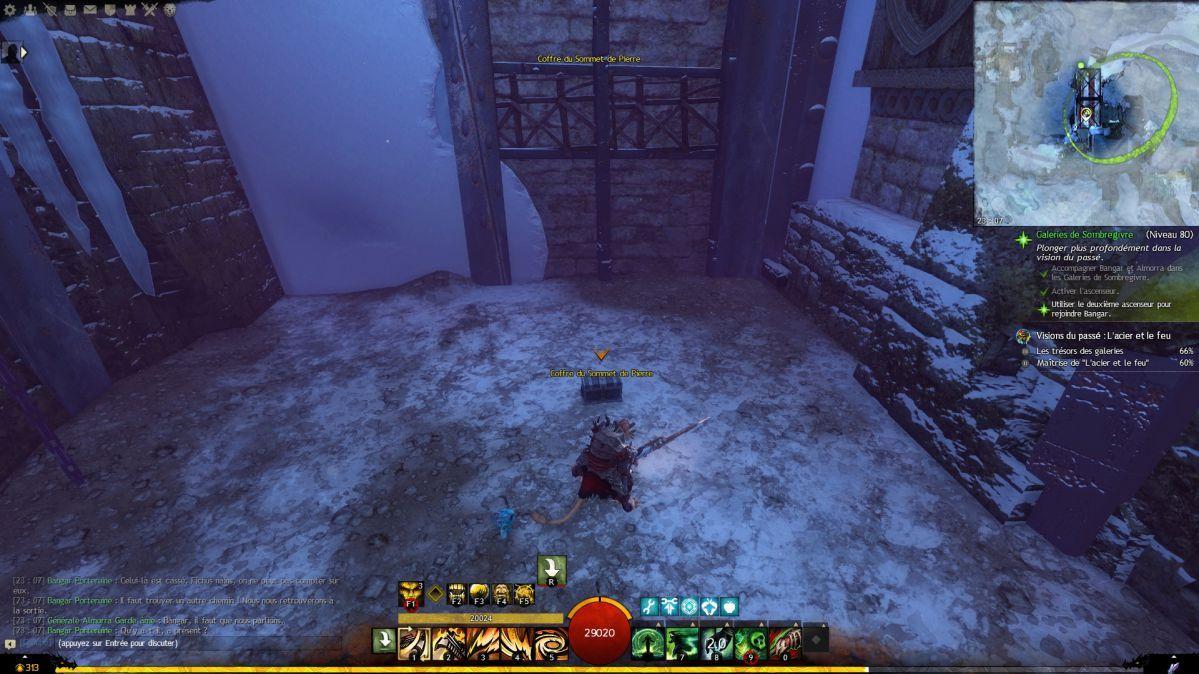Open the contacts and friends panel
Screen dimensions: 1199x674
29,9
